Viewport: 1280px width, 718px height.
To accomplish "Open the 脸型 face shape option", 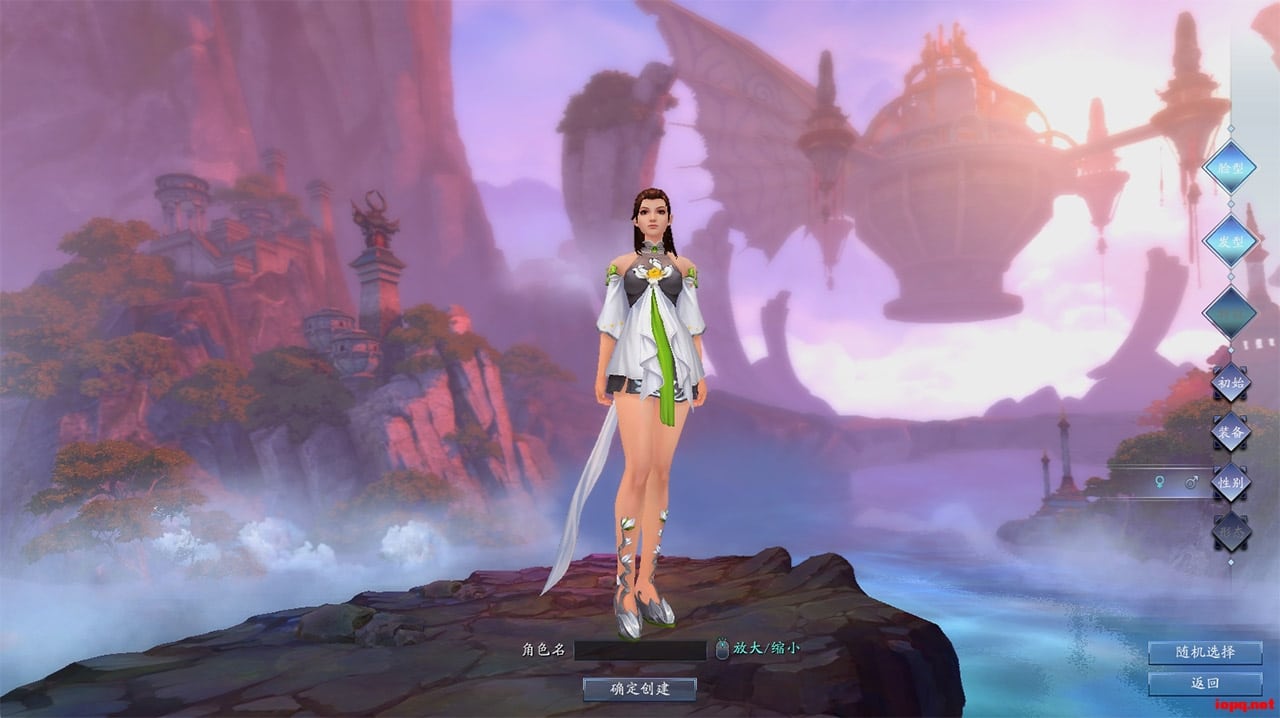I will coord(1229,167).
